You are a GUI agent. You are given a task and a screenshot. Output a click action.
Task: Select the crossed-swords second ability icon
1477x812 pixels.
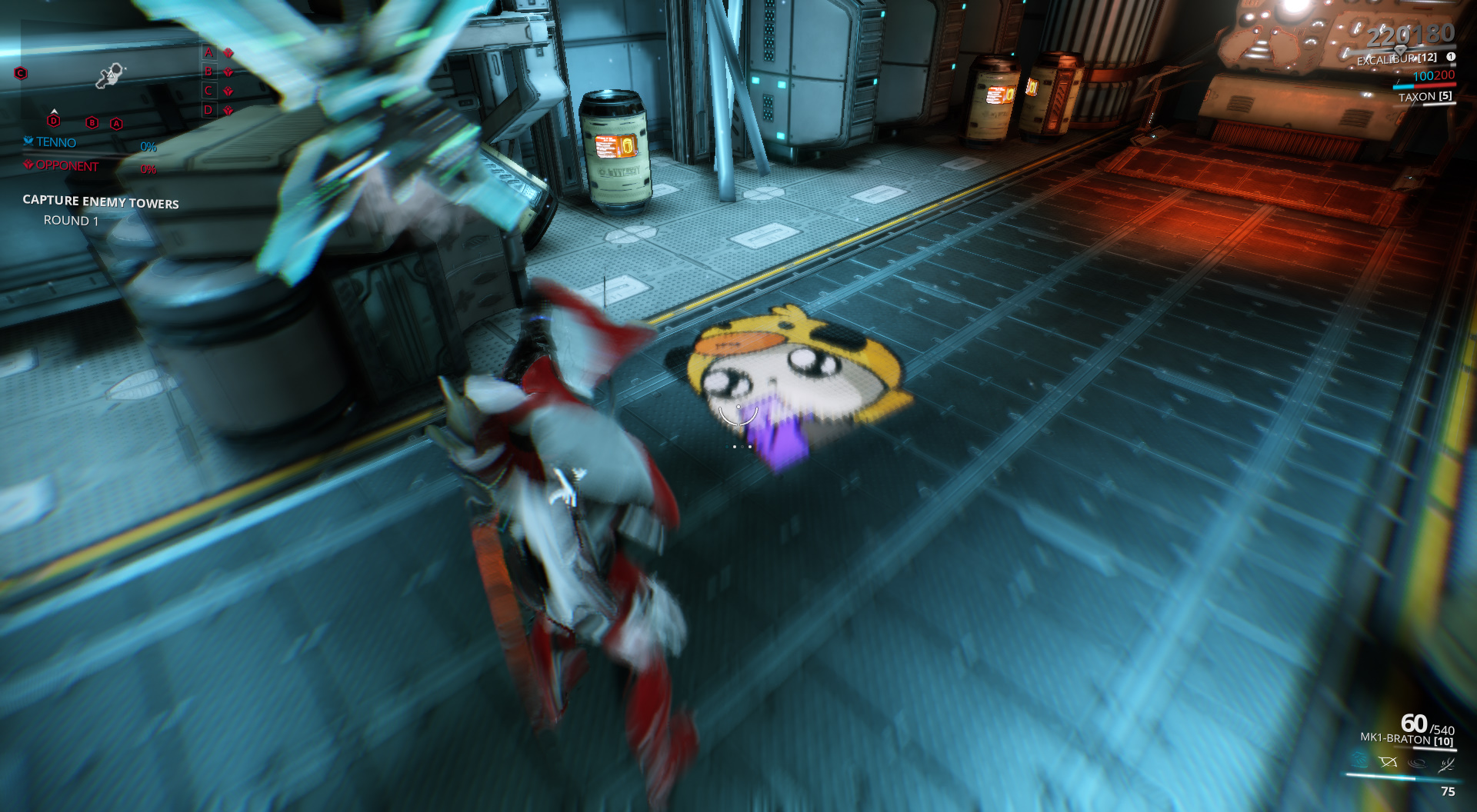pos(1389,763)
